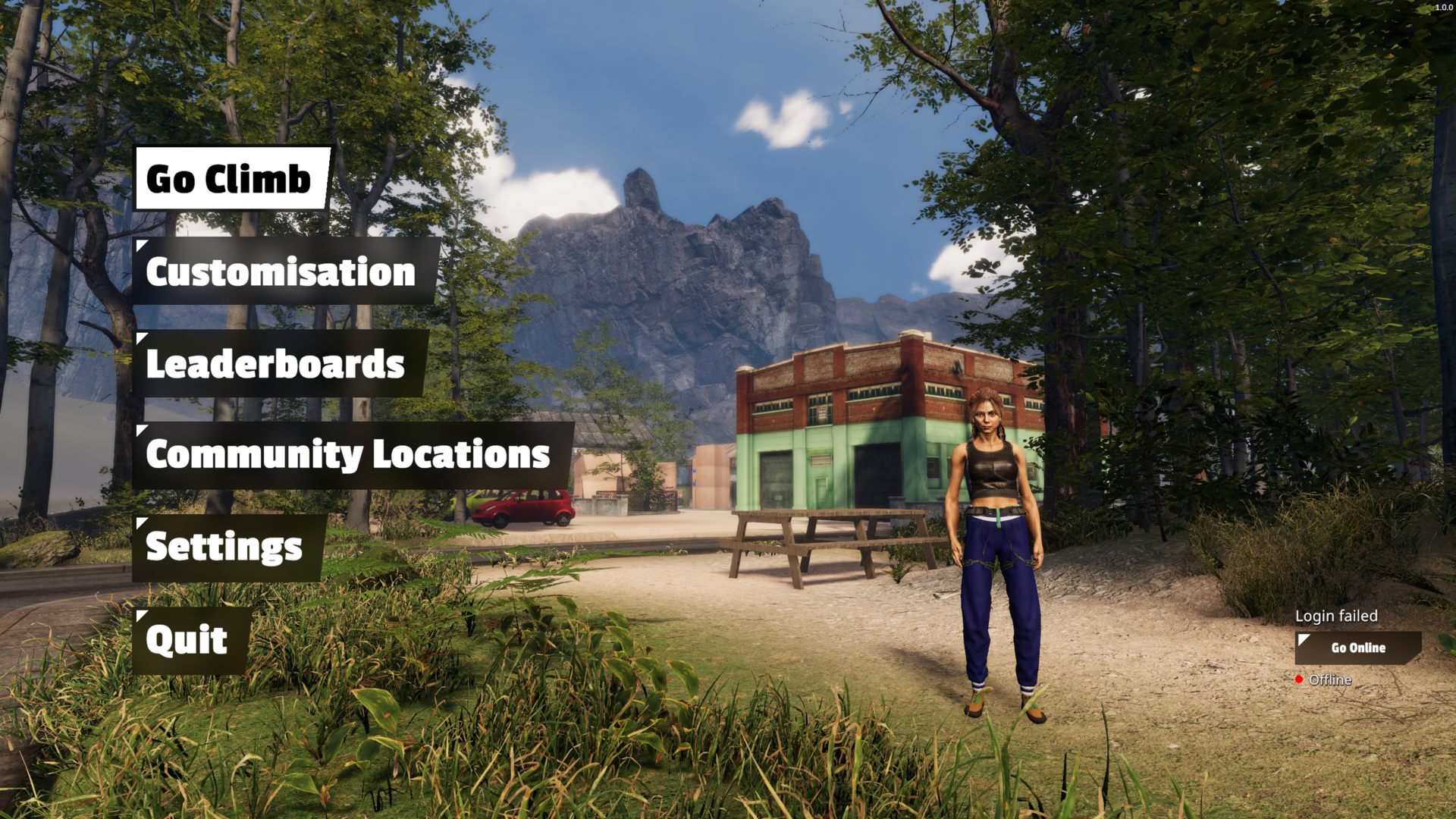Select the Go Climb menu entry

point(231,179)
